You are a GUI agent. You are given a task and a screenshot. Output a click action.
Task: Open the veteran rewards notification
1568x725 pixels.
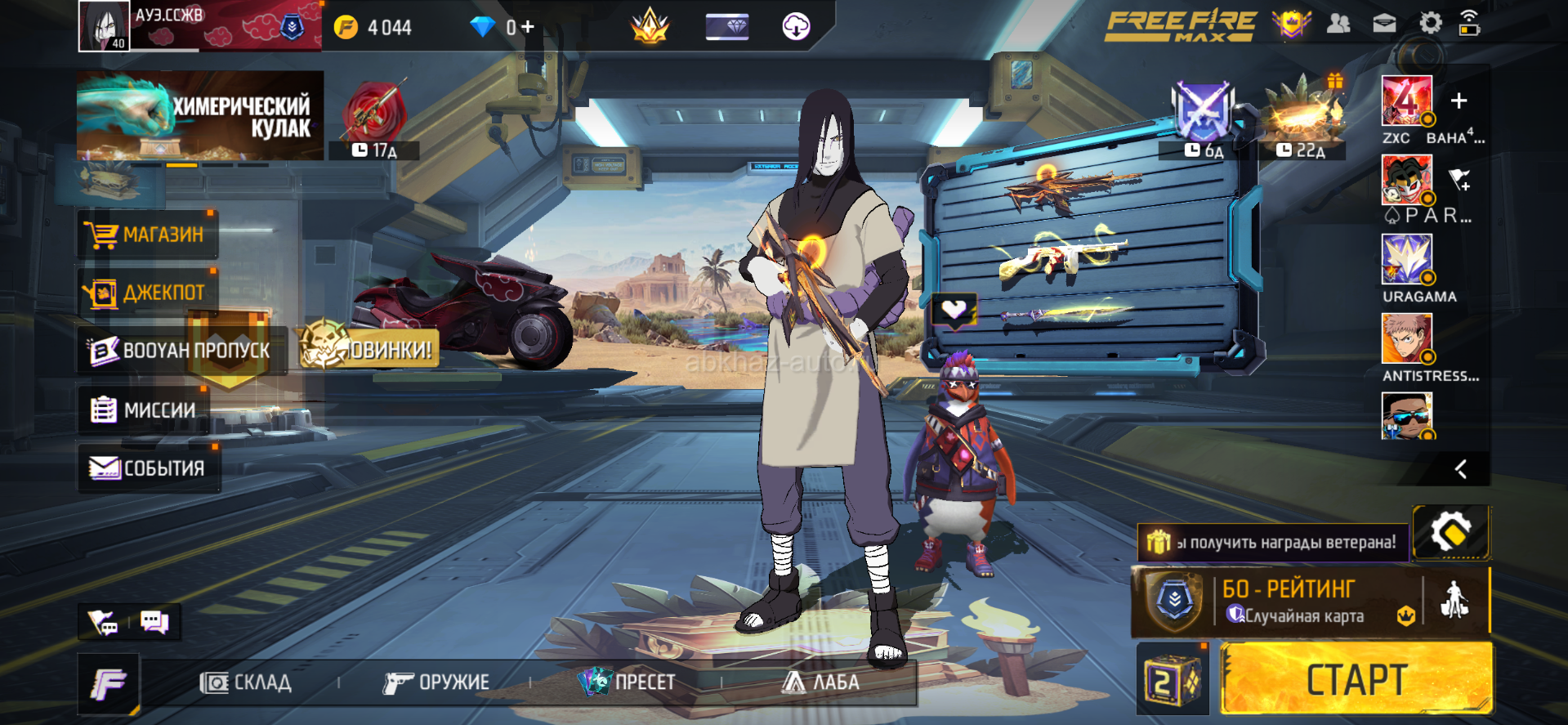click(x=1273, y=542)
